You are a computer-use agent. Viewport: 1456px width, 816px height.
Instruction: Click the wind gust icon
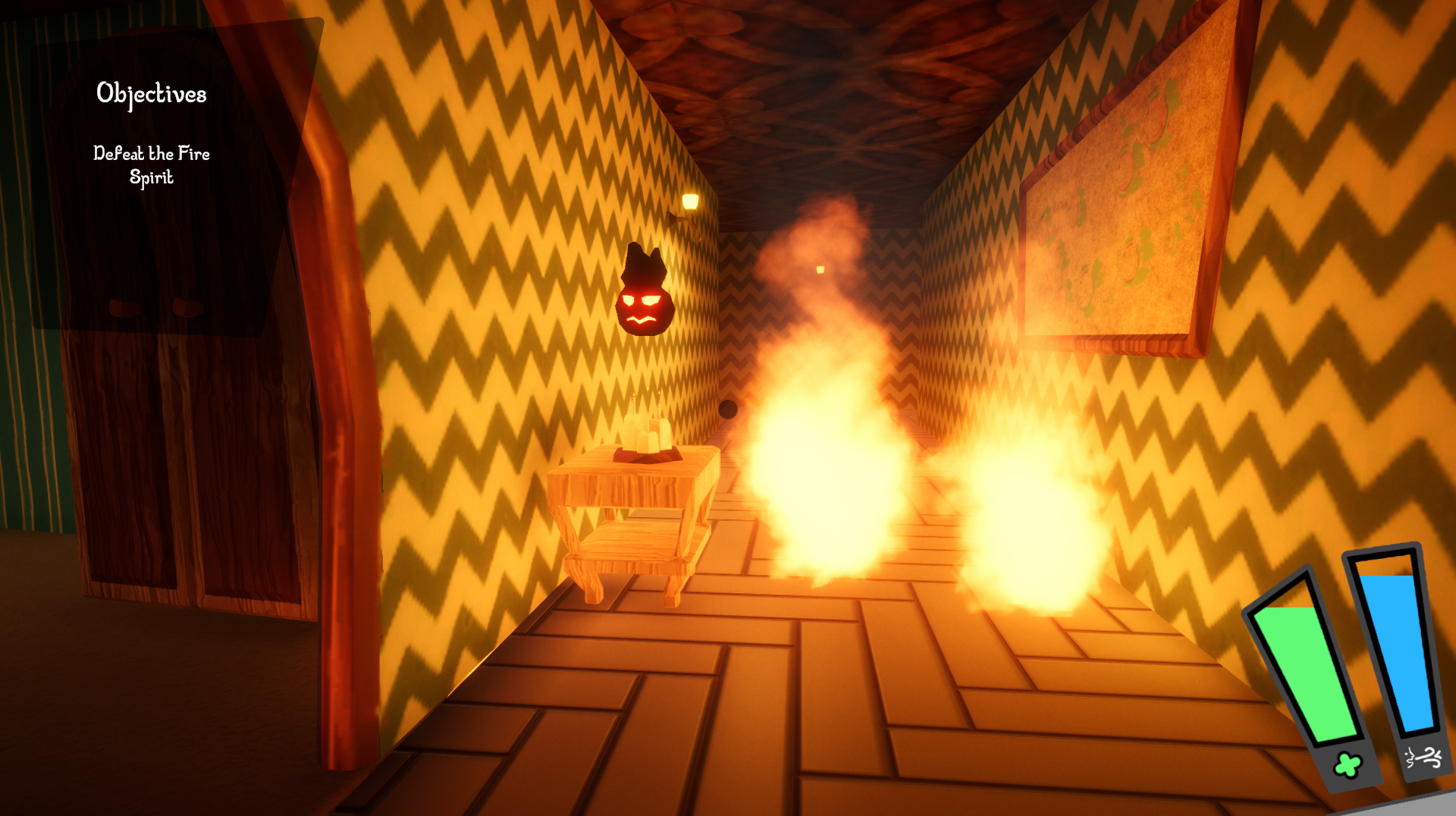[x=1423, y=757]
